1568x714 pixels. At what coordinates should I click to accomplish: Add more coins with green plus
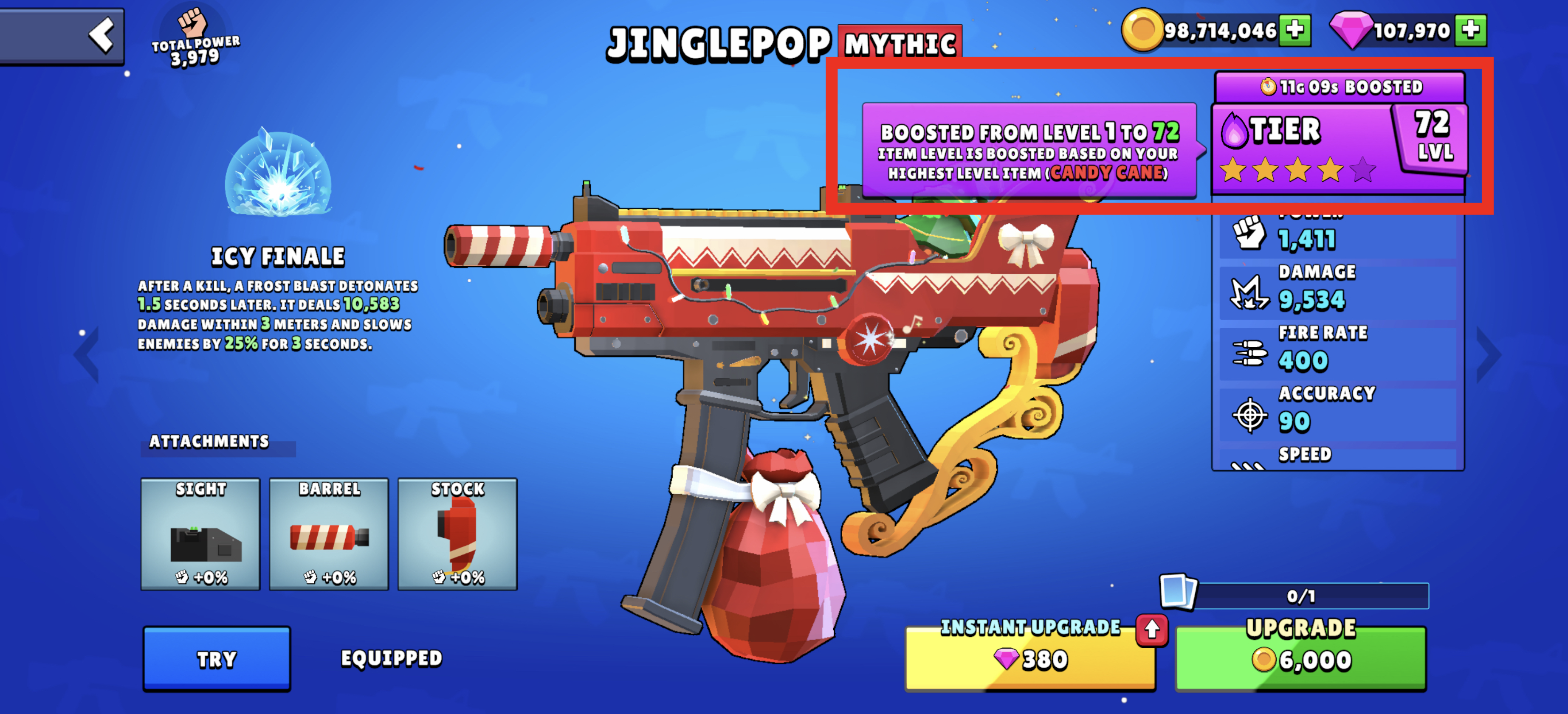(x=1294, y=29)
